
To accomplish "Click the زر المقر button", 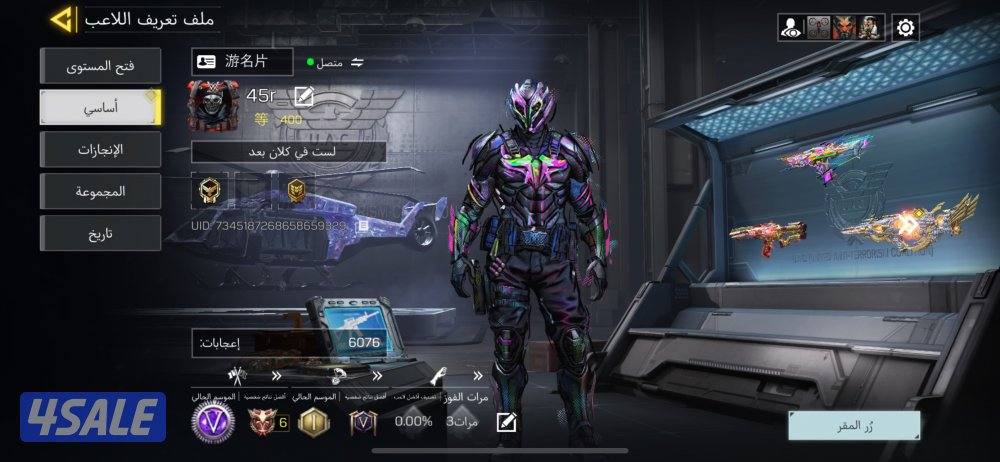I will pos(853,425).
